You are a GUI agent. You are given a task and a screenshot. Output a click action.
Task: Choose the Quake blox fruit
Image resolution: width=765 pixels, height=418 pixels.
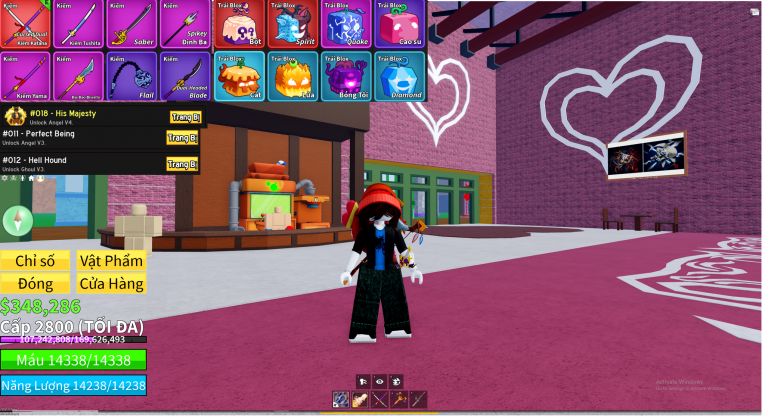click(347, 24)
